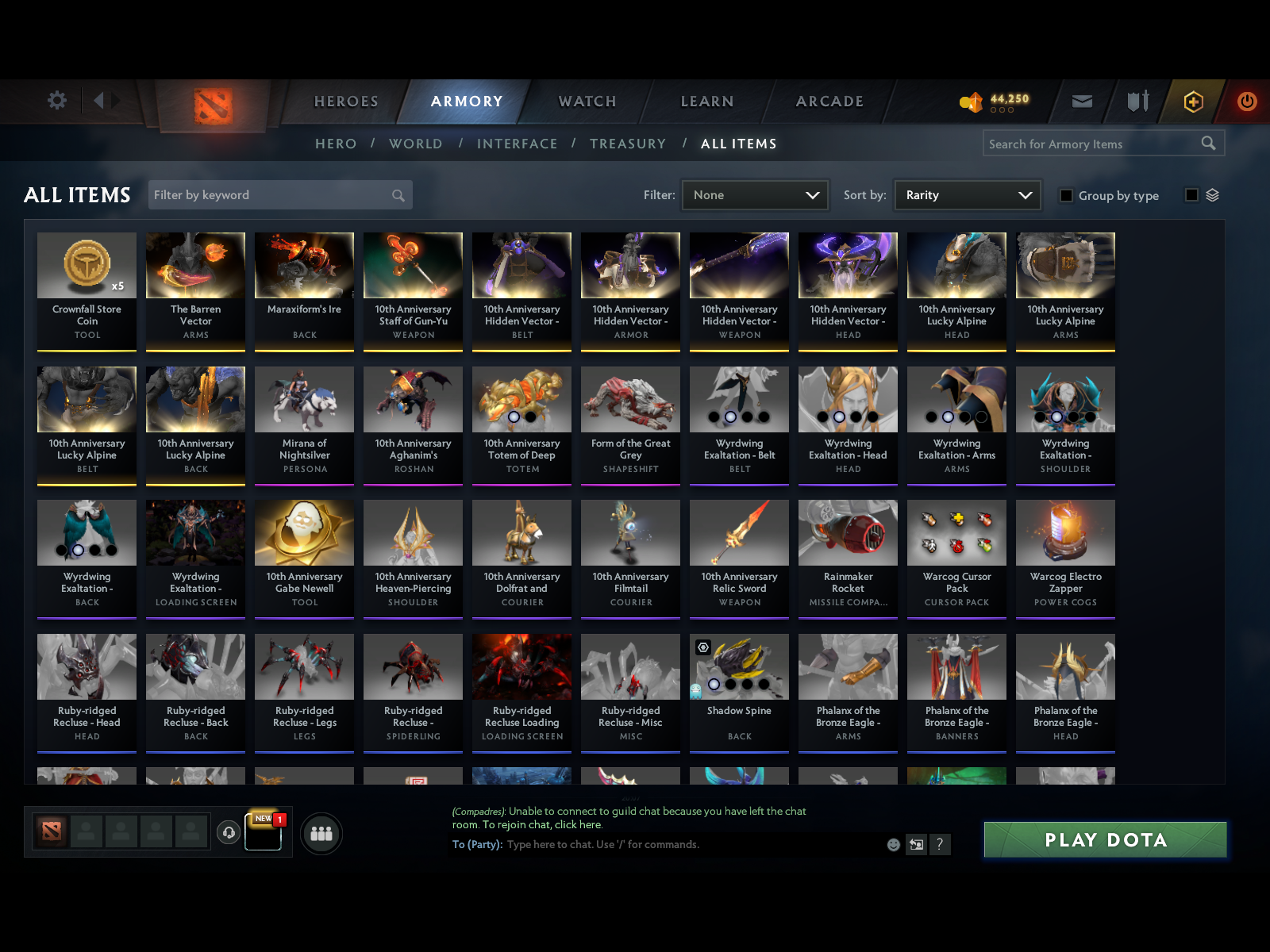Image resolution: width=1270 pixels, height=952 pixels.
Task: Switch to the TREASURY tab
Action: point(628,144)
